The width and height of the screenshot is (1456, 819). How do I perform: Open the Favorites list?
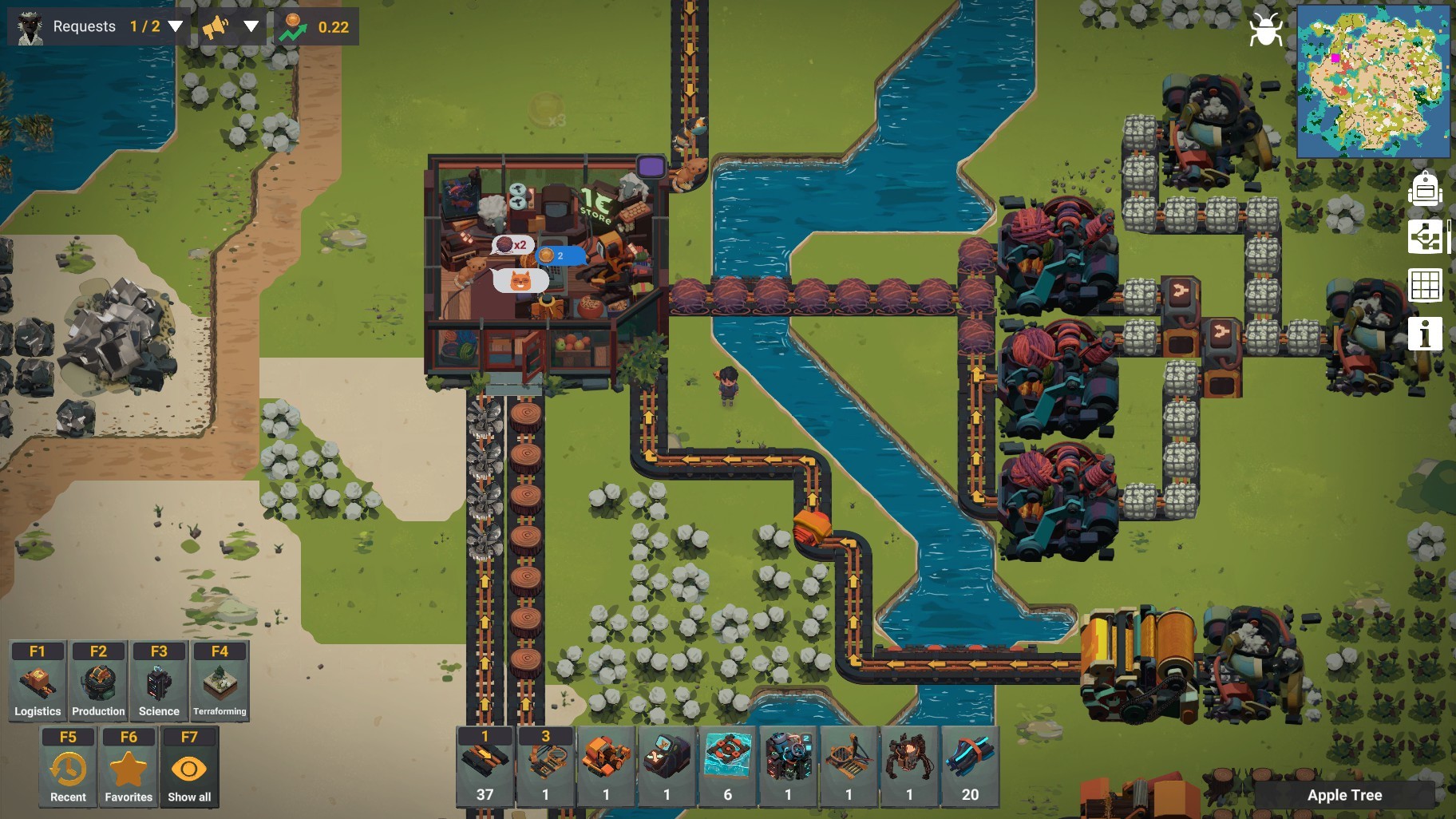[x=129, y=766]
